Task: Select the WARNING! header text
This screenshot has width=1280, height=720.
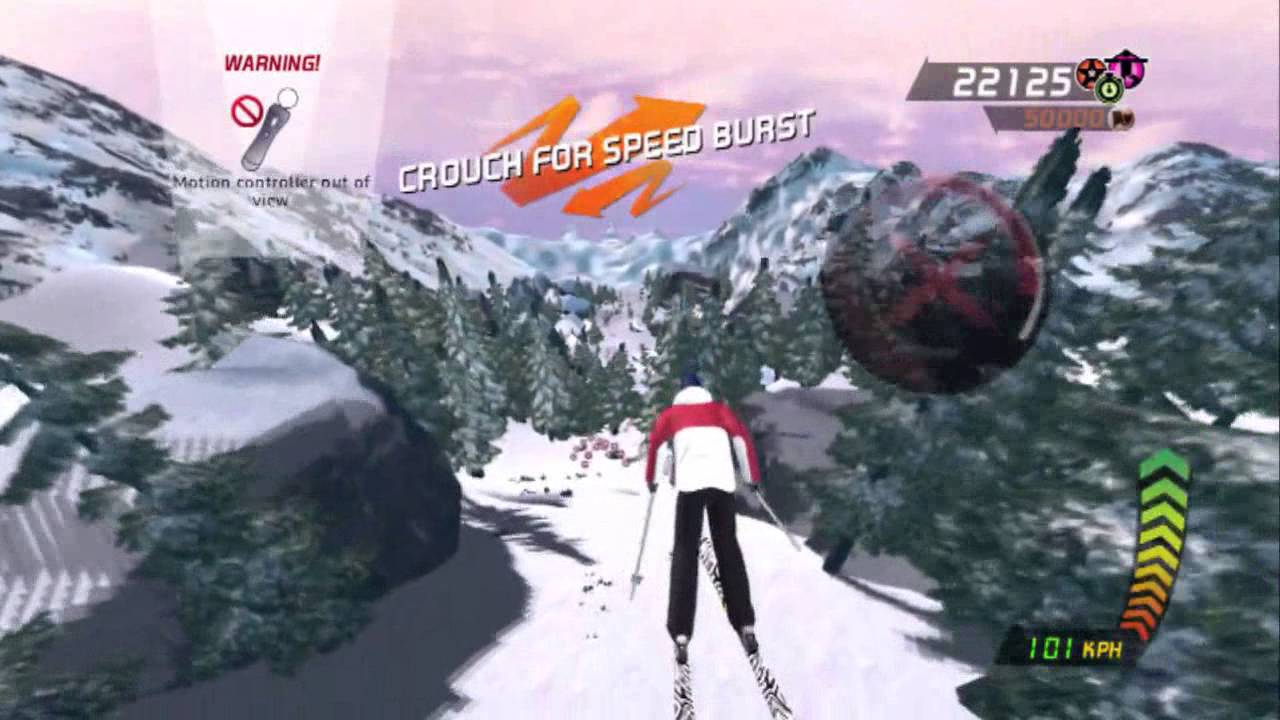Action: click(x=270, y=63)
